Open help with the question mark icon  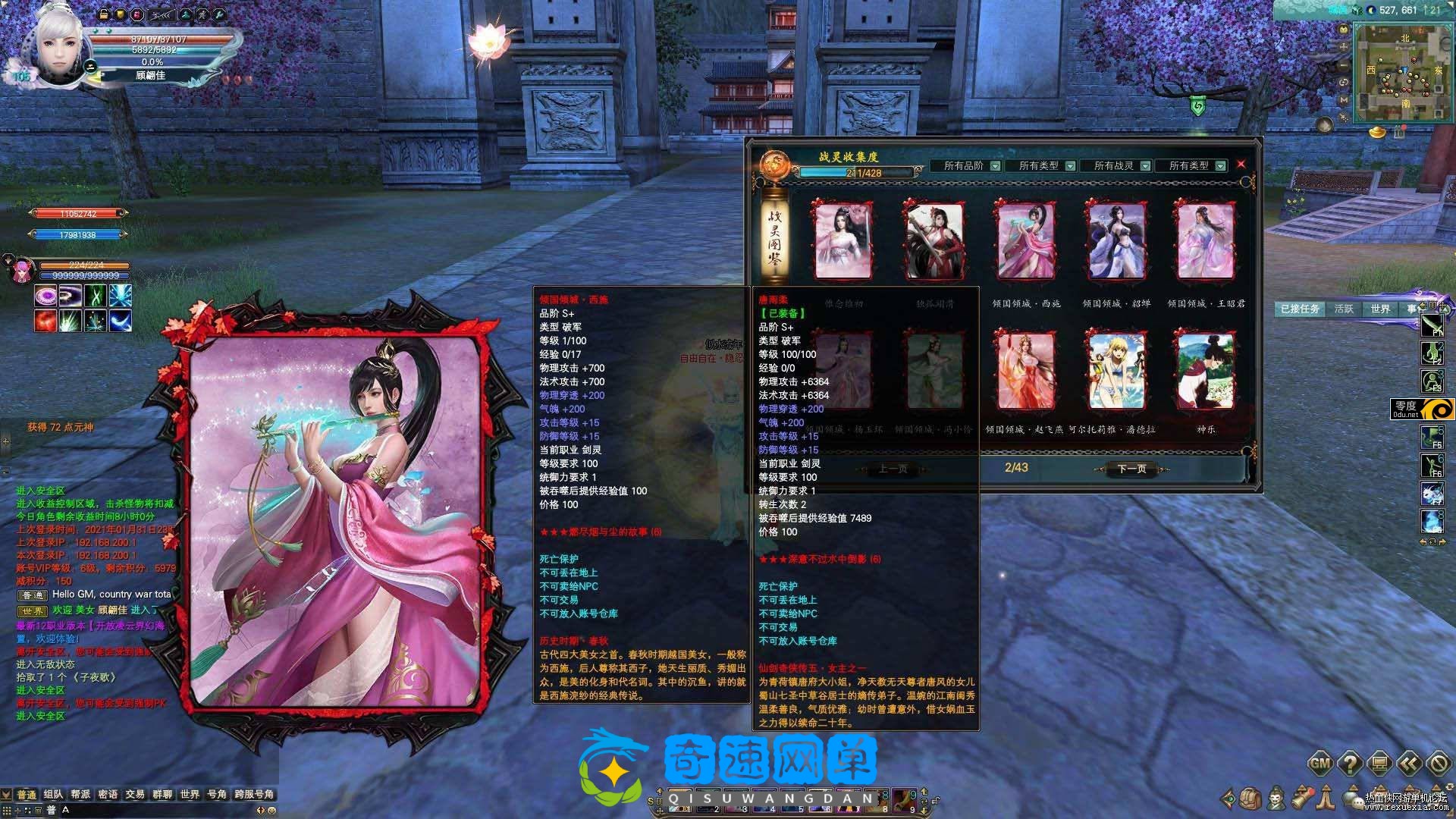point(1350,763)
